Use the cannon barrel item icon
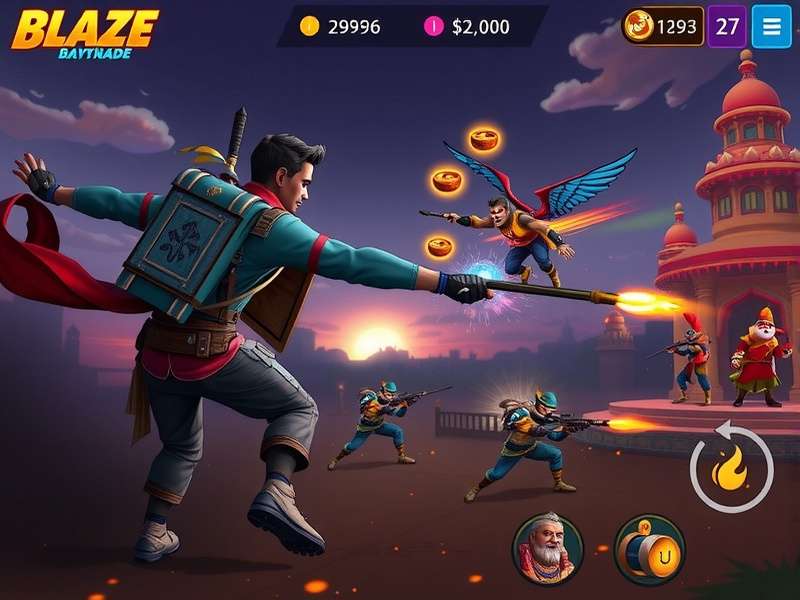This screenshot has height=600, width=800. tap(648, 549)
